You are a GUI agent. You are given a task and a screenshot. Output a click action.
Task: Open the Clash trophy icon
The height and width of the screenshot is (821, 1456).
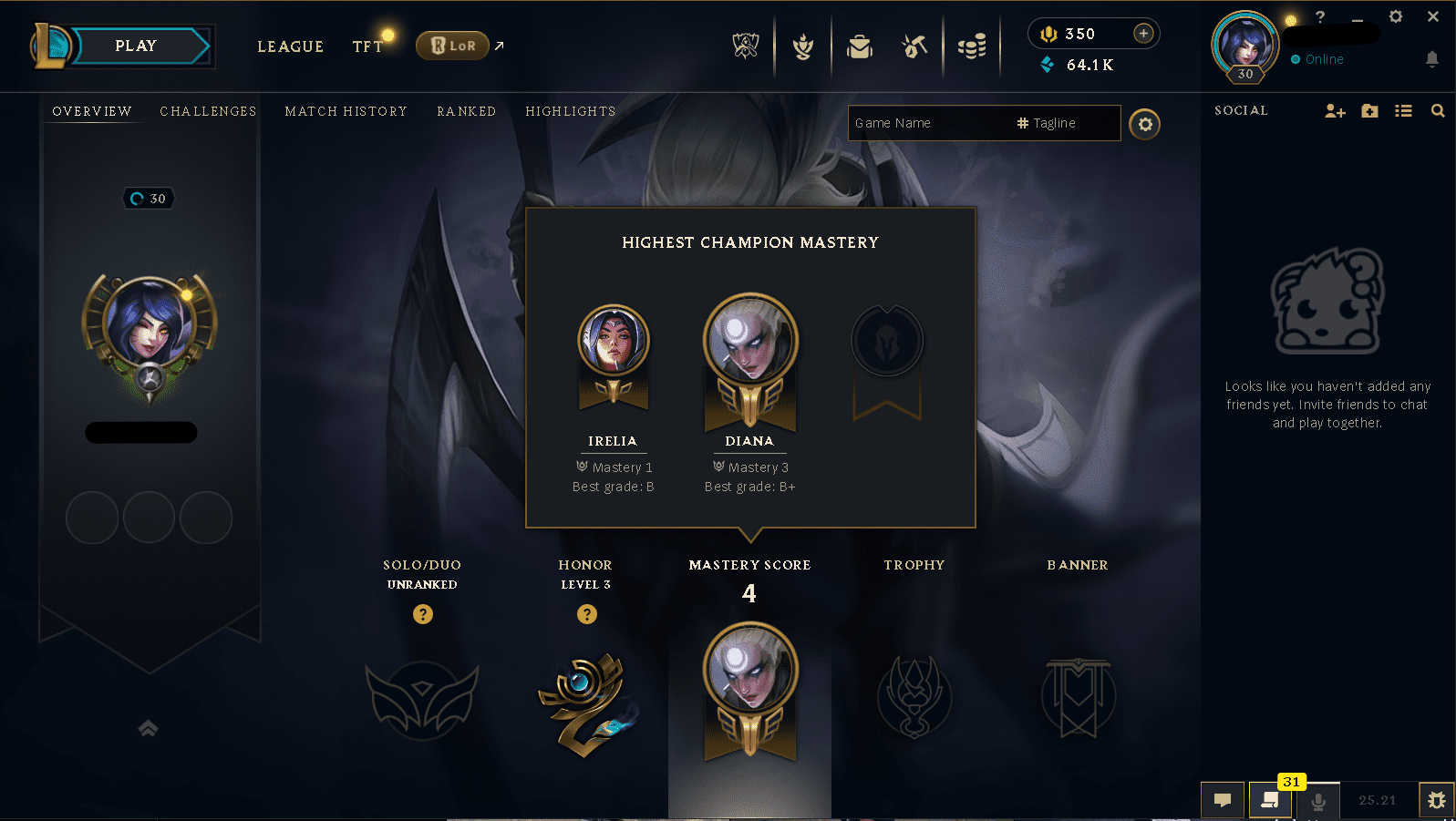click(x=801, y=46)
